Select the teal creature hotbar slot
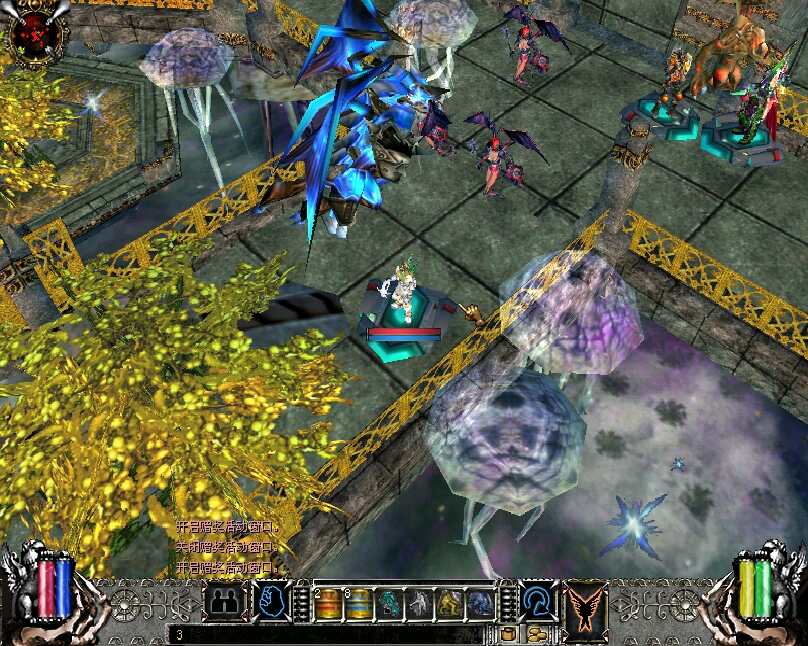 click(x=389, y=603)
